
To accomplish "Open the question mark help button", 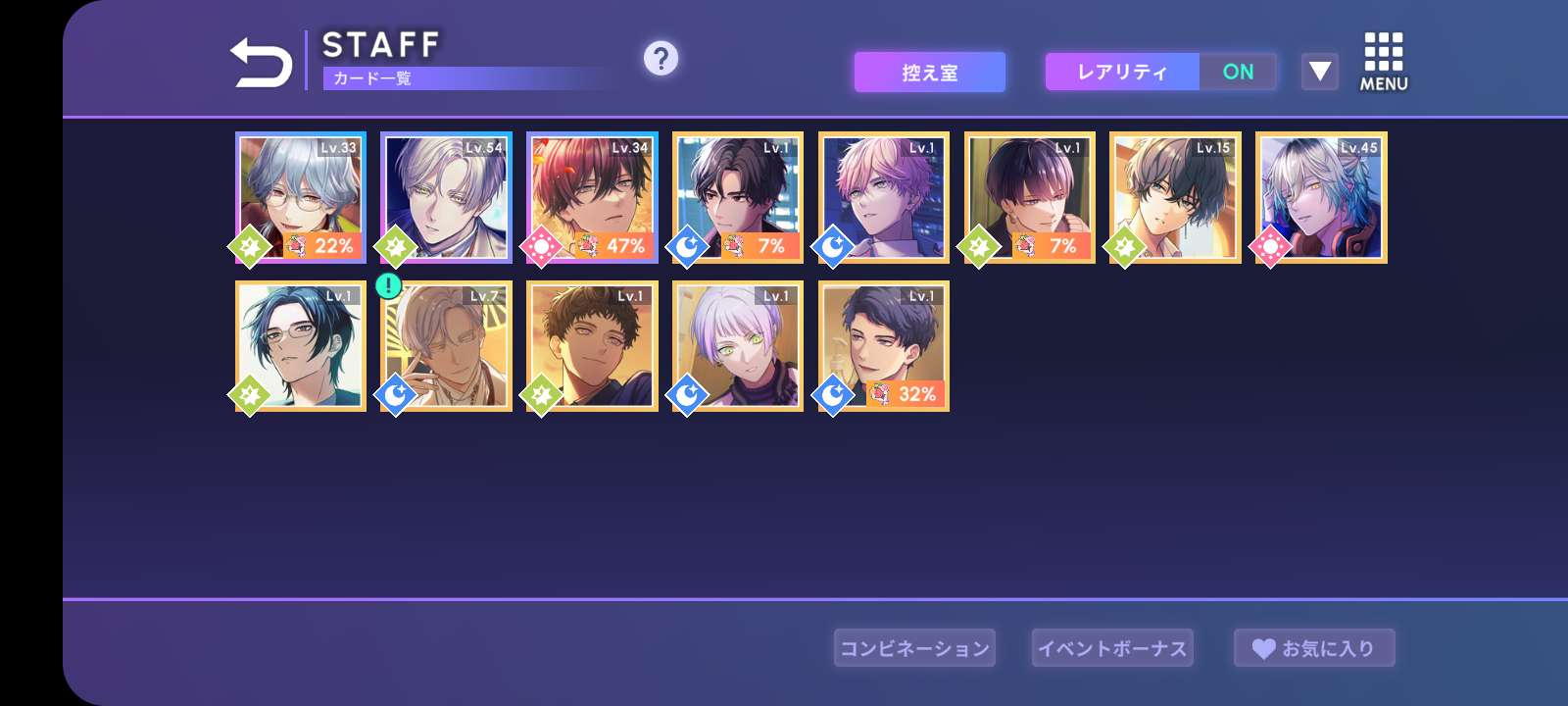I will [661, 59].
